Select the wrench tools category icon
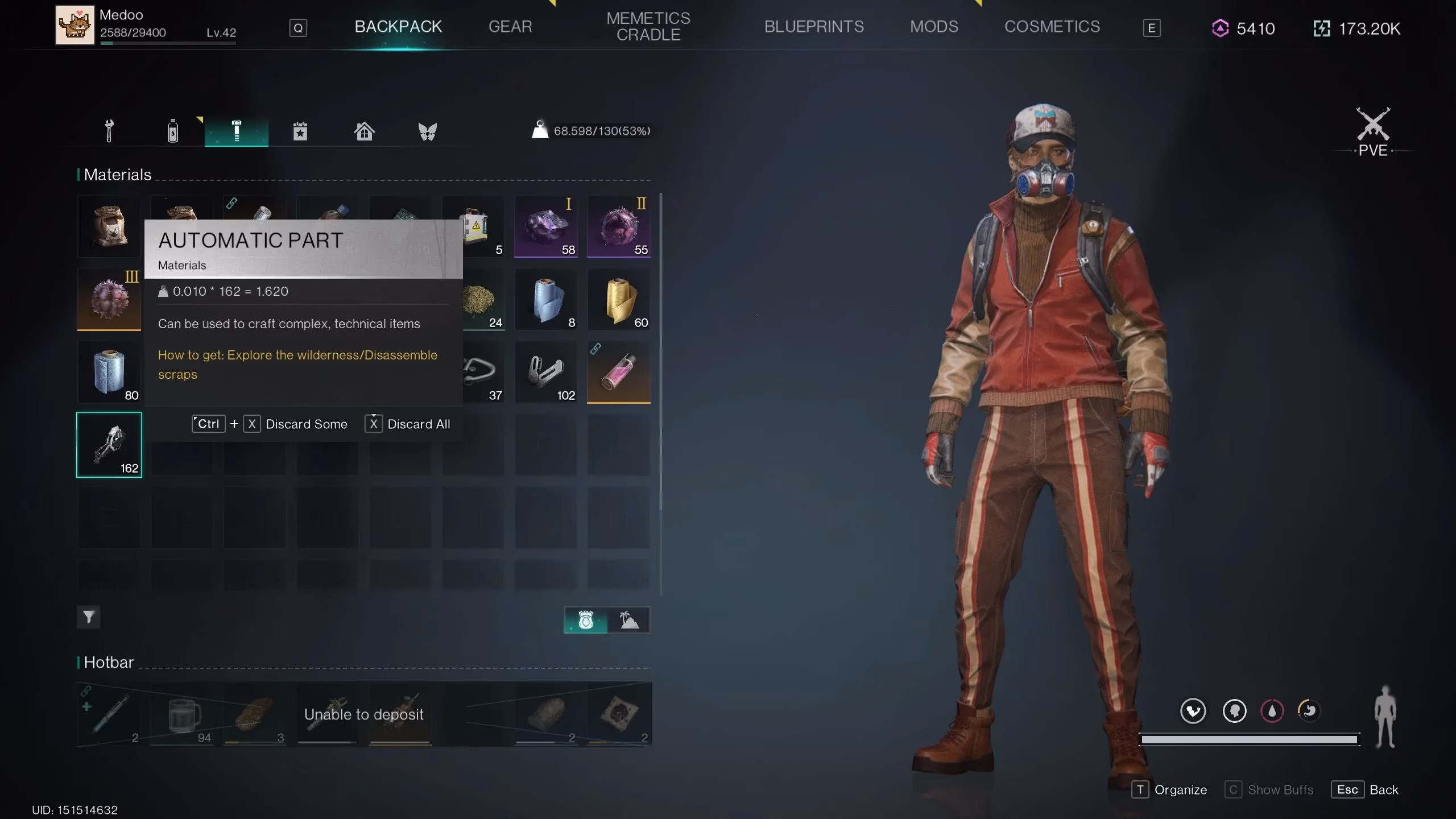This screenshot has width=1456, height=819. pyautogui.click(x=109, y=130)
